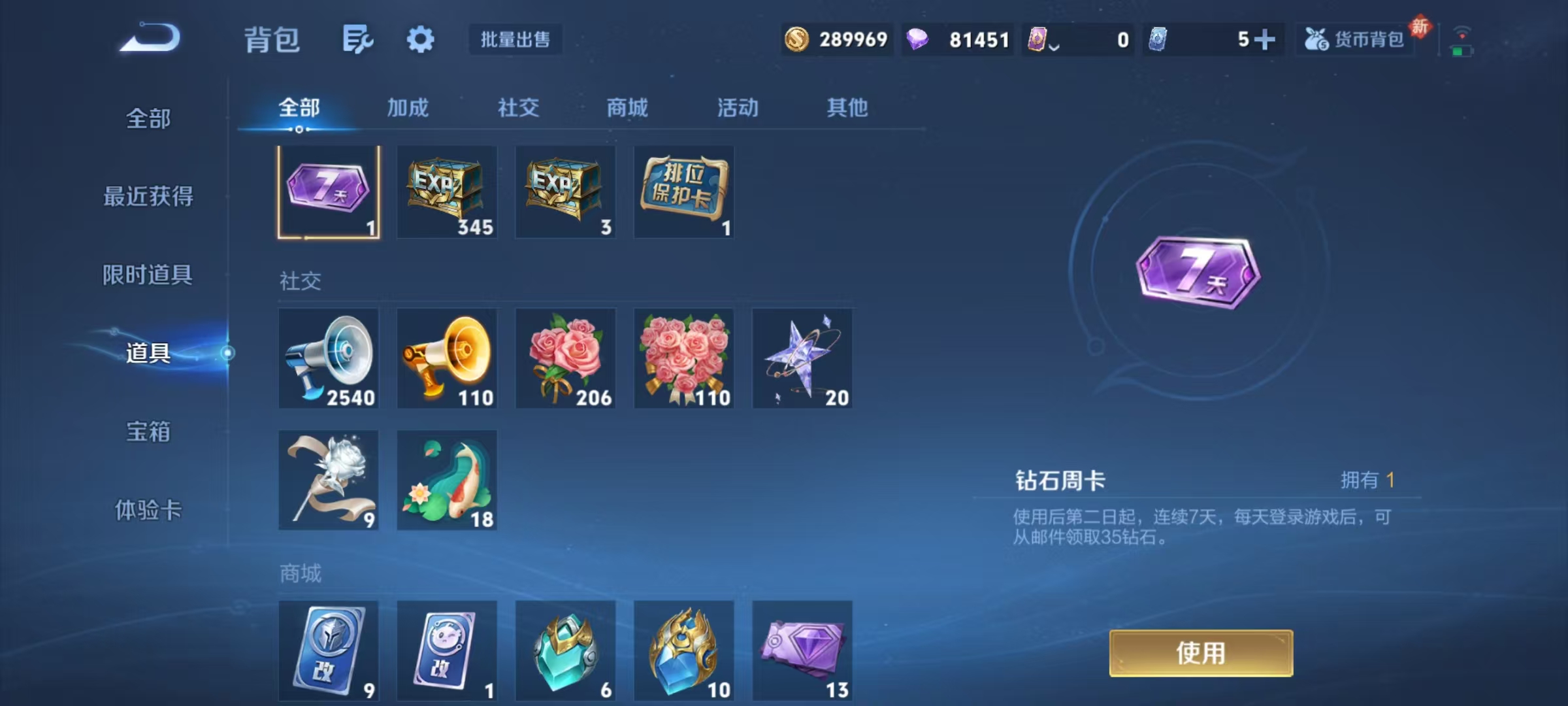Select the golden megaphone item
Viewport: 1568px width, 706px height.
point(447,358)
